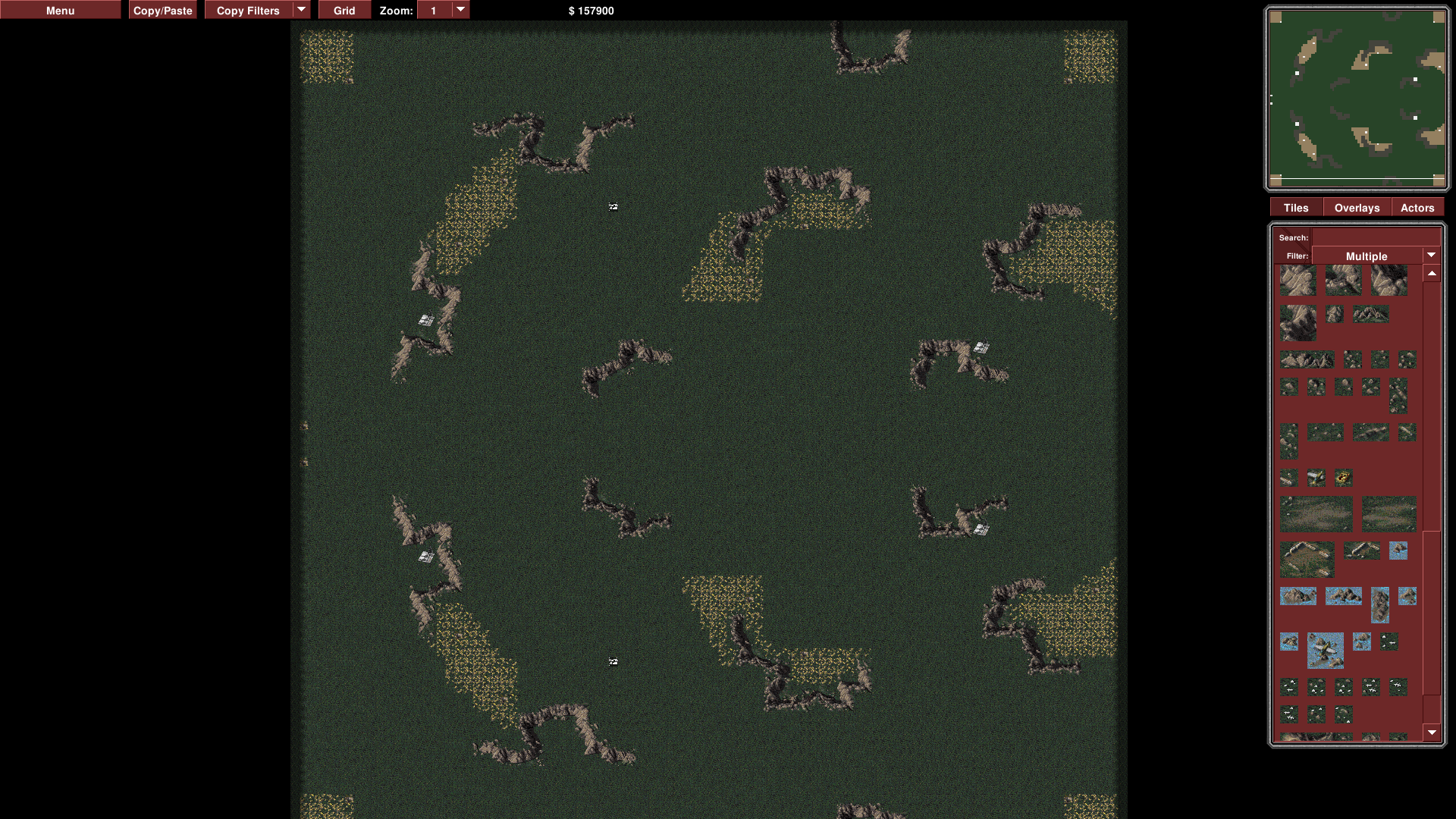Toggle the Grid overlay button
The width and height of the screenshot is (1456, 819).
(344, 11)
